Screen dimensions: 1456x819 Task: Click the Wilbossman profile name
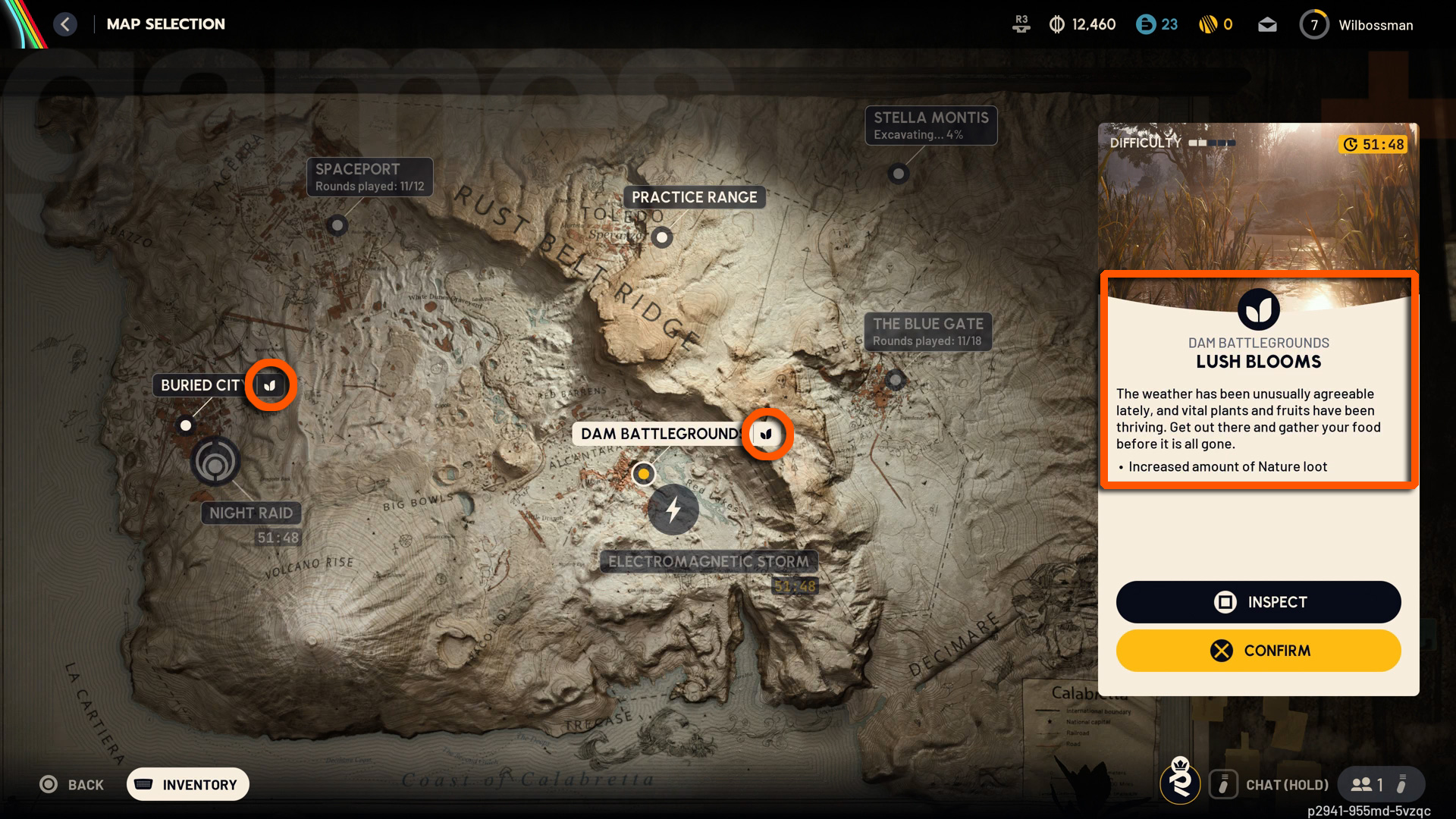coord(1376,24)
